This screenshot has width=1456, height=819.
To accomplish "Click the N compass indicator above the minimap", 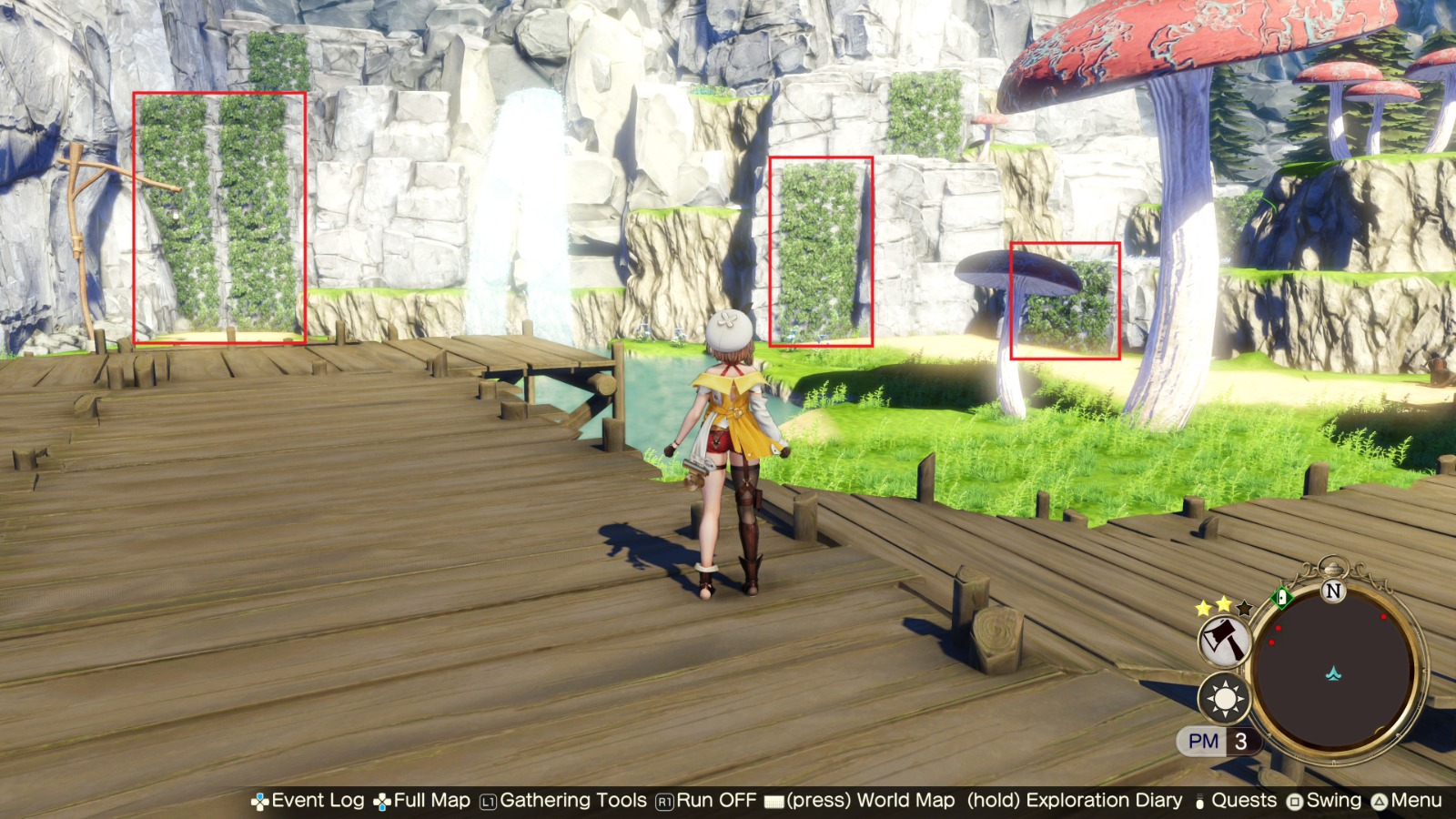I will 1334,590.
